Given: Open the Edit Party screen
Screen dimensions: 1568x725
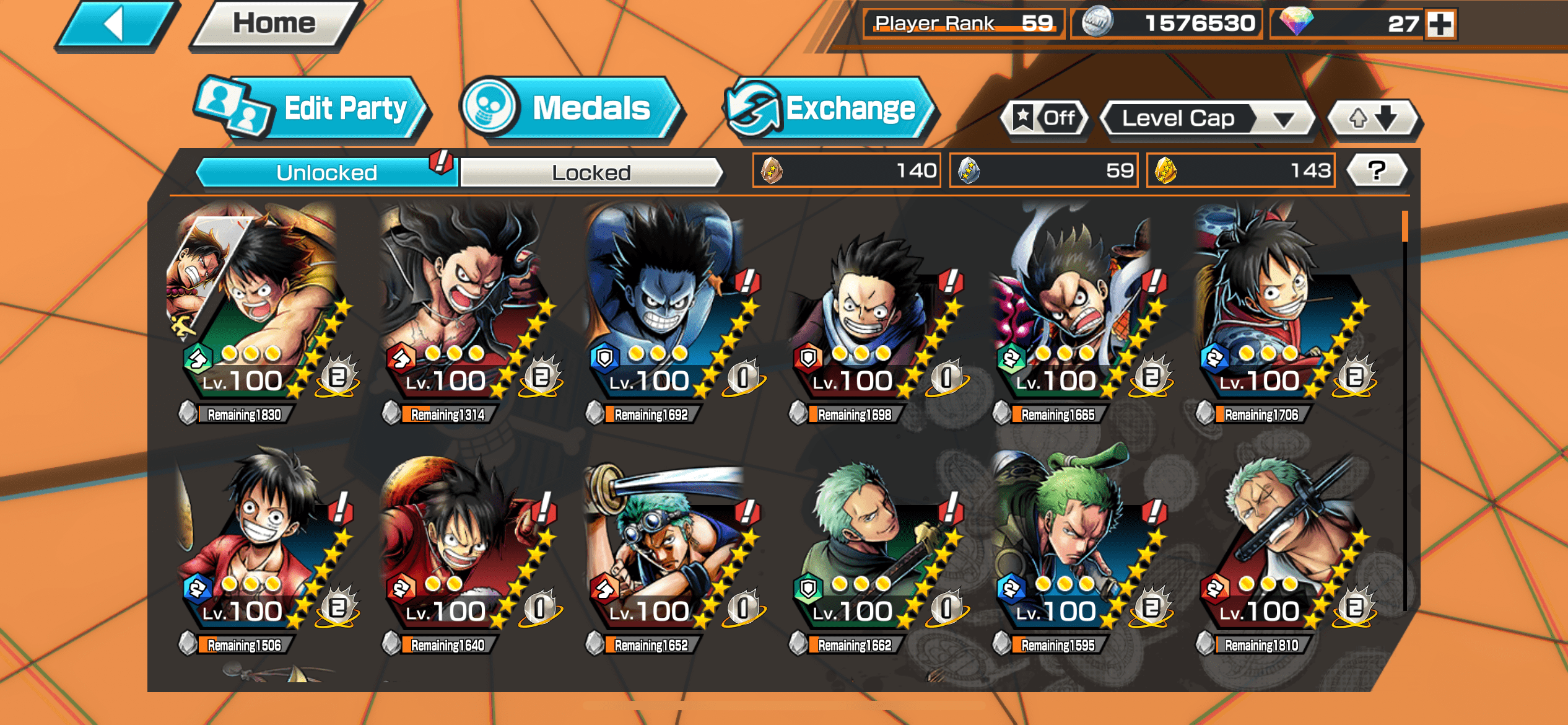Looking at the screenshot, I should click(313, 110).
